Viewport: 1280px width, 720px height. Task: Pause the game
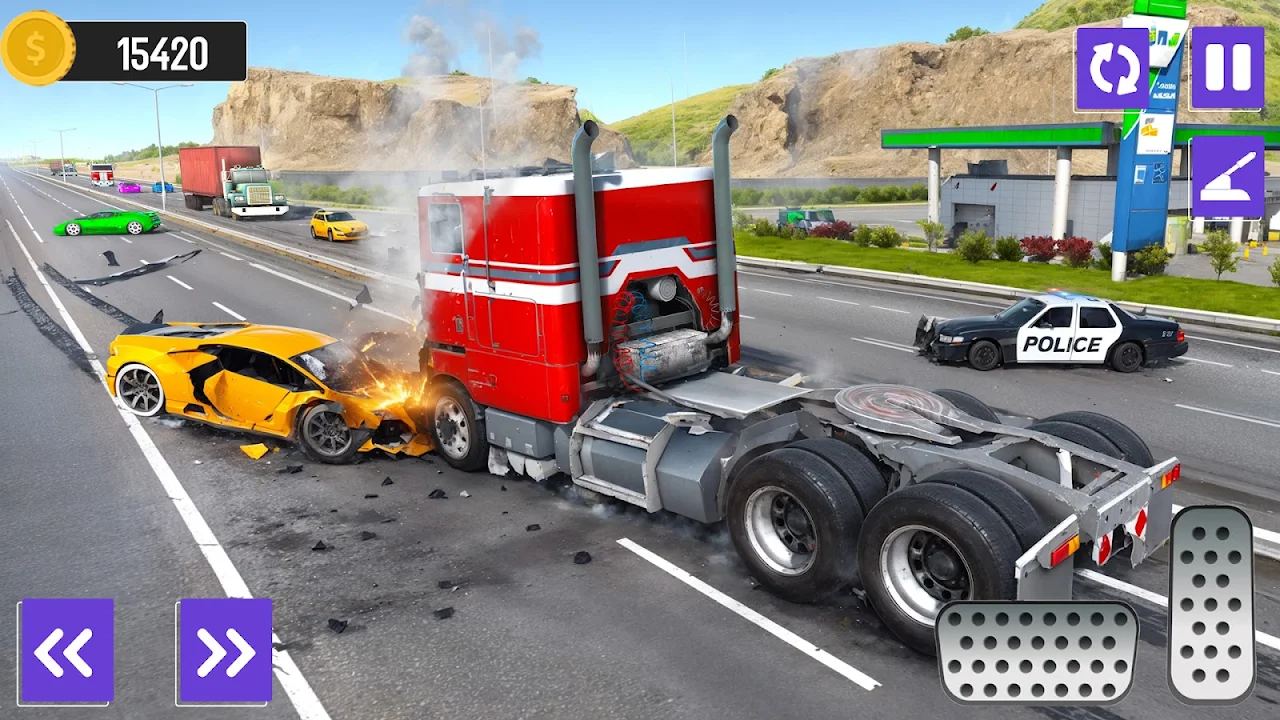click(1227, 68)
